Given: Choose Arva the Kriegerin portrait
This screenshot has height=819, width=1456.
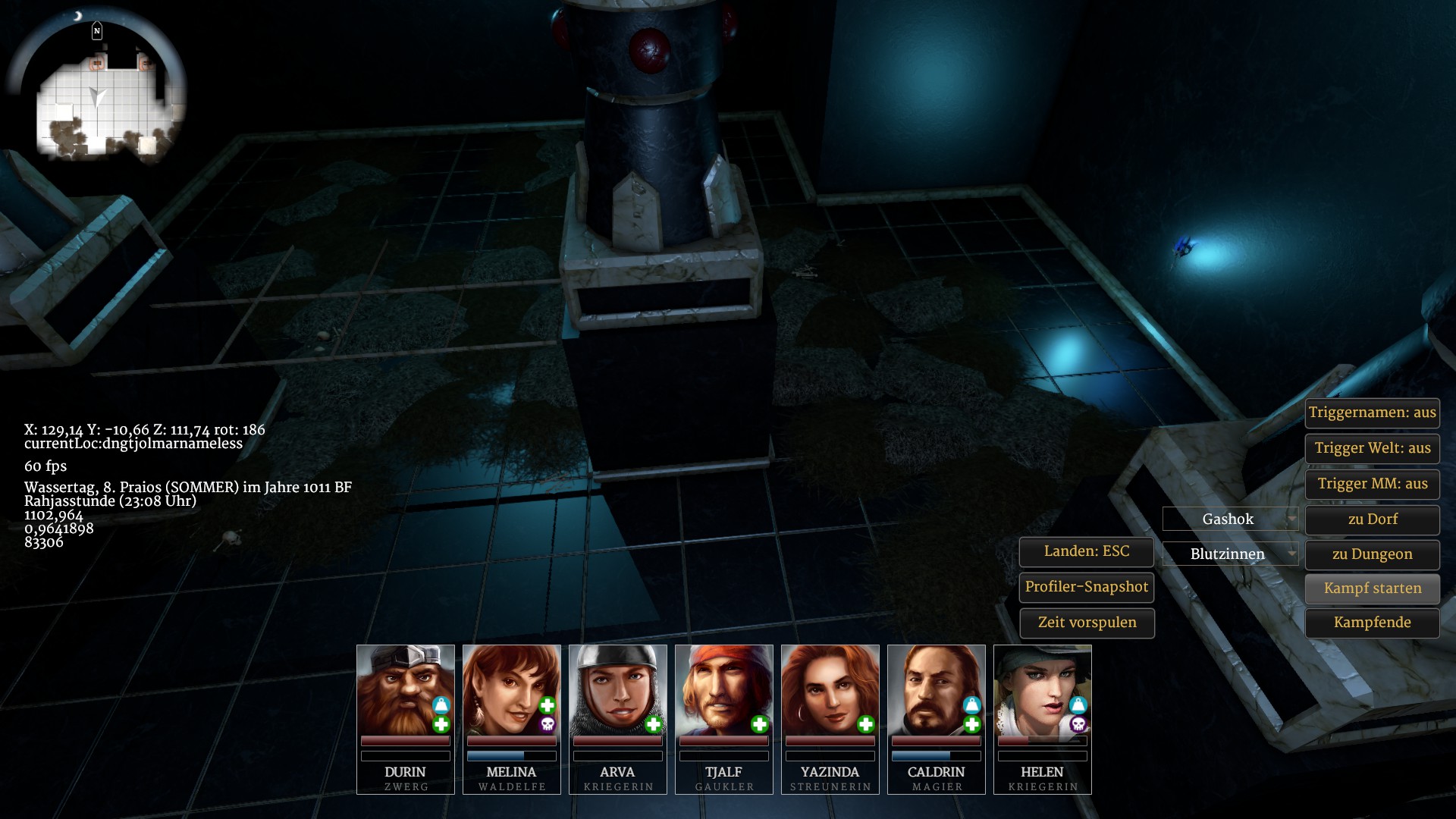Looking at the screenshot, I should [x=617, y=689].
